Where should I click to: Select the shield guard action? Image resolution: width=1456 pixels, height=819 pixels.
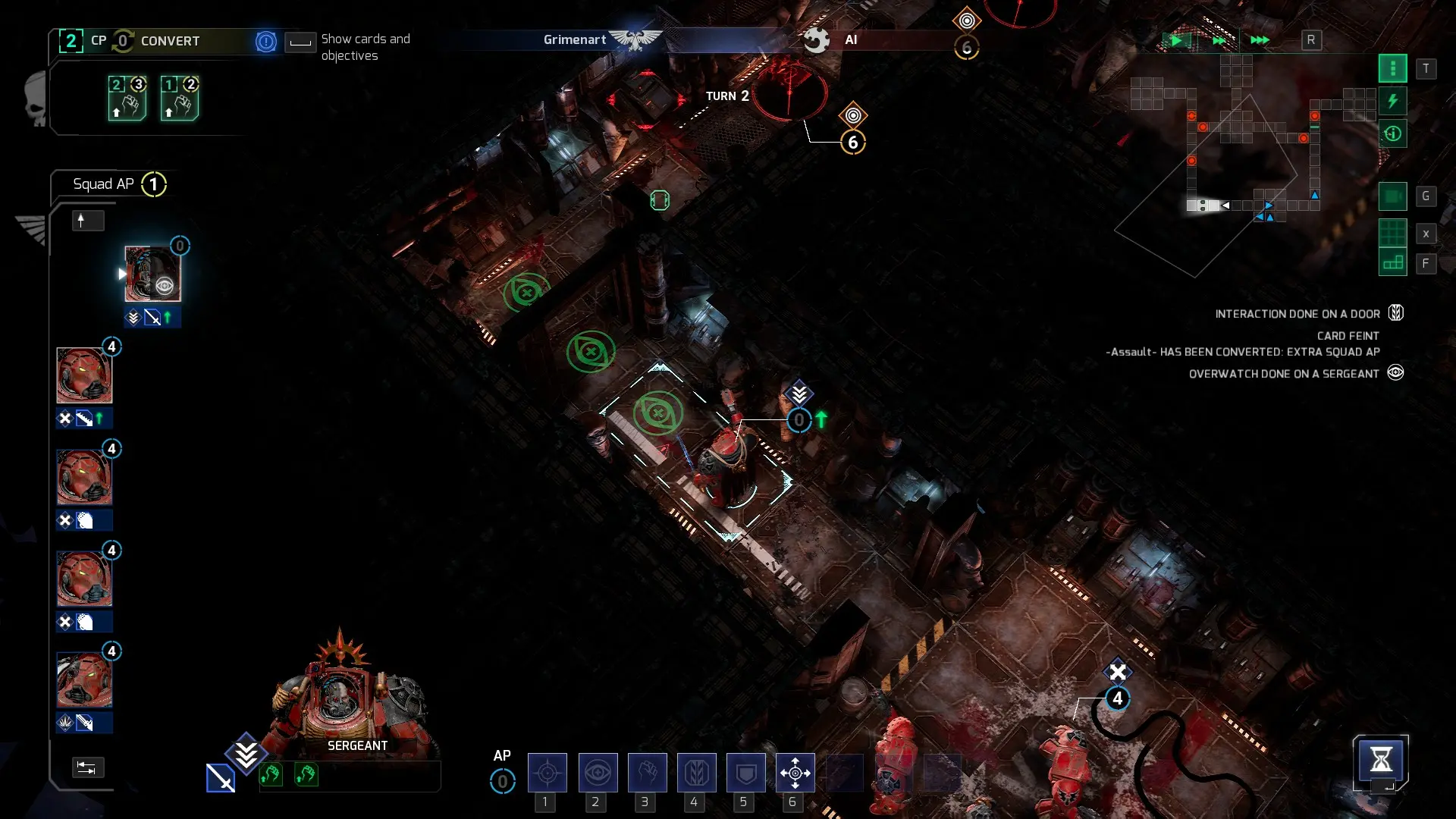(745, 773)
